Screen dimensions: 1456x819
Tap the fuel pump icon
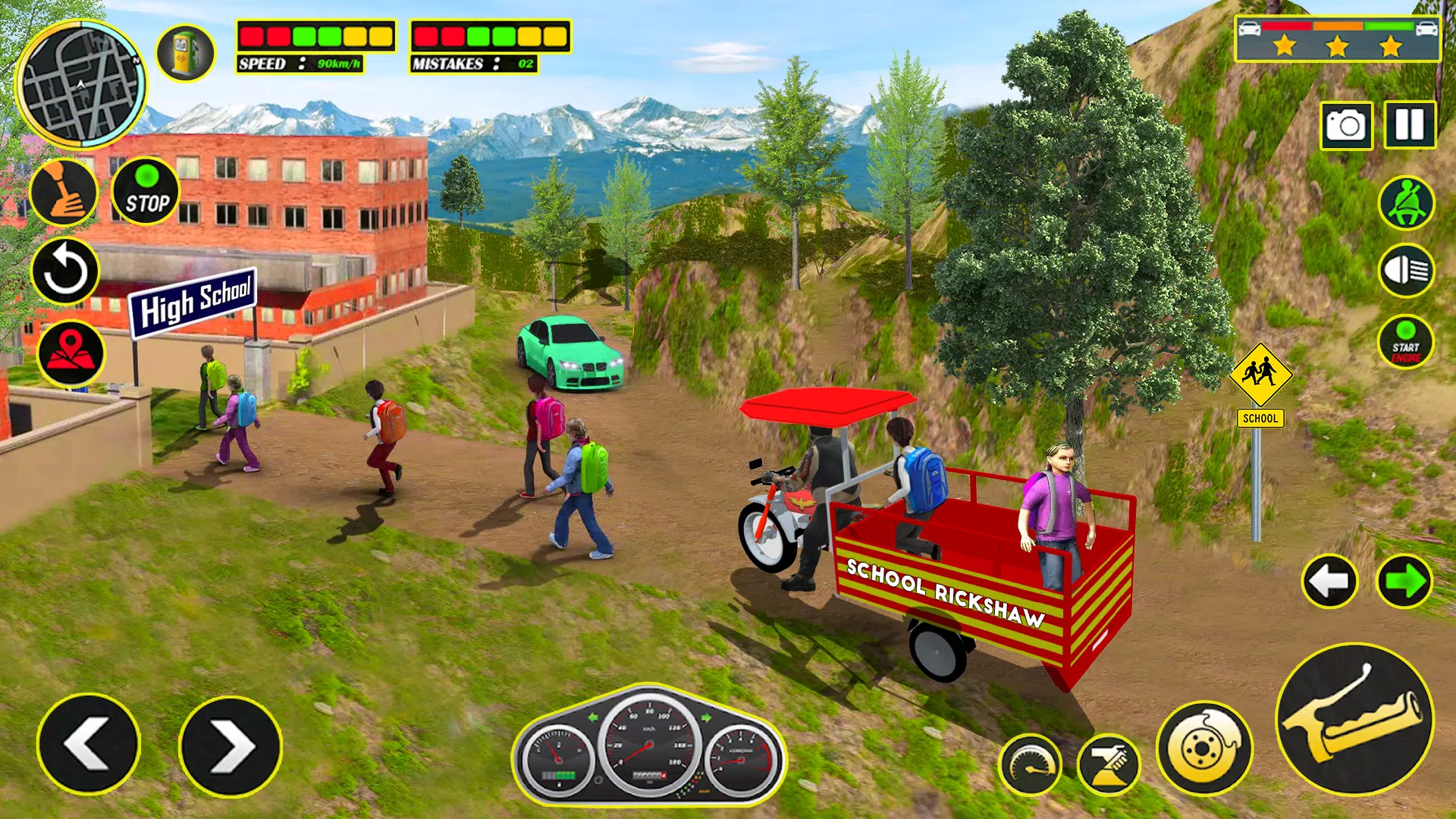pyautogui.click(x=185, y=53)
